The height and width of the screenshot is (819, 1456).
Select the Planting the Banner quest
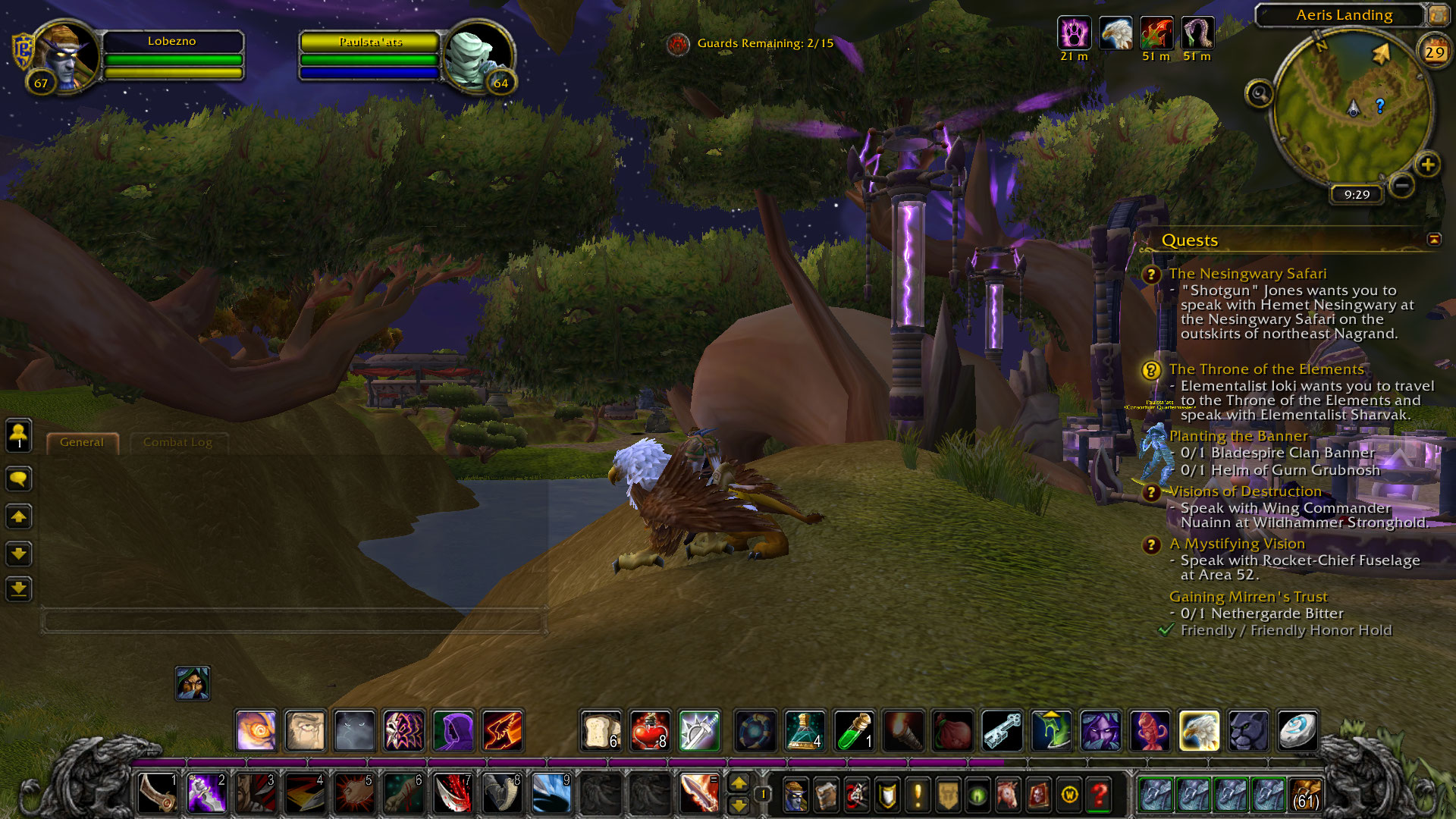1238,436
